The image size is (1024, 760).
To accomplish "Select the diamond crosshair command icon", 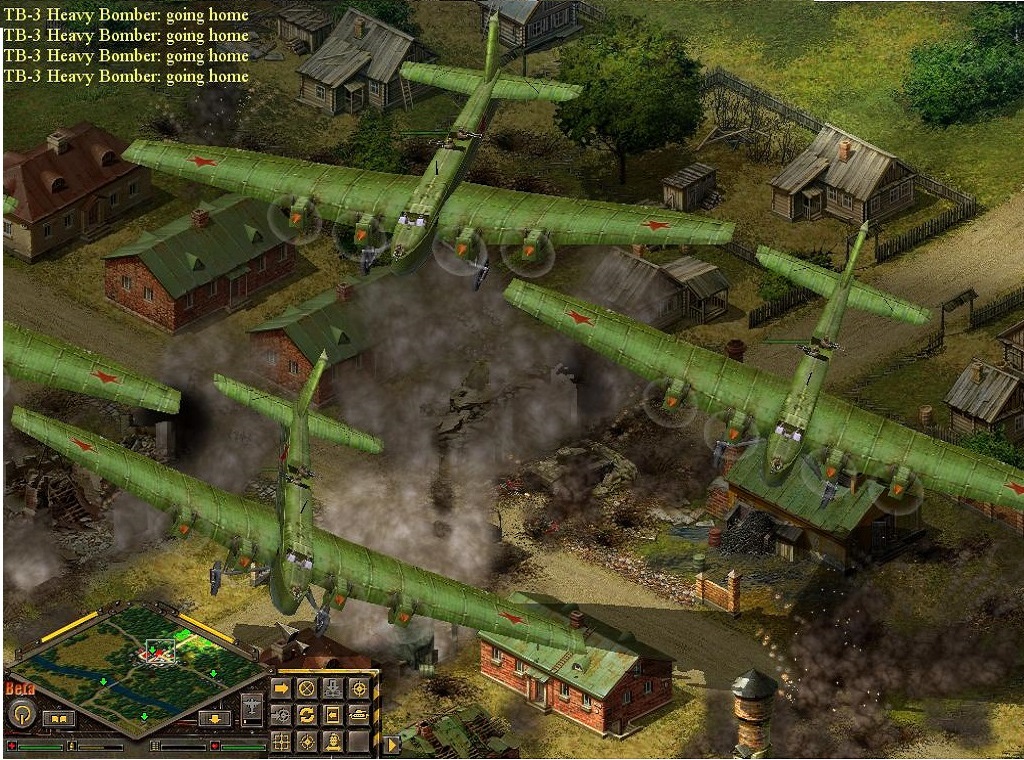I will [x=307, y=741].
